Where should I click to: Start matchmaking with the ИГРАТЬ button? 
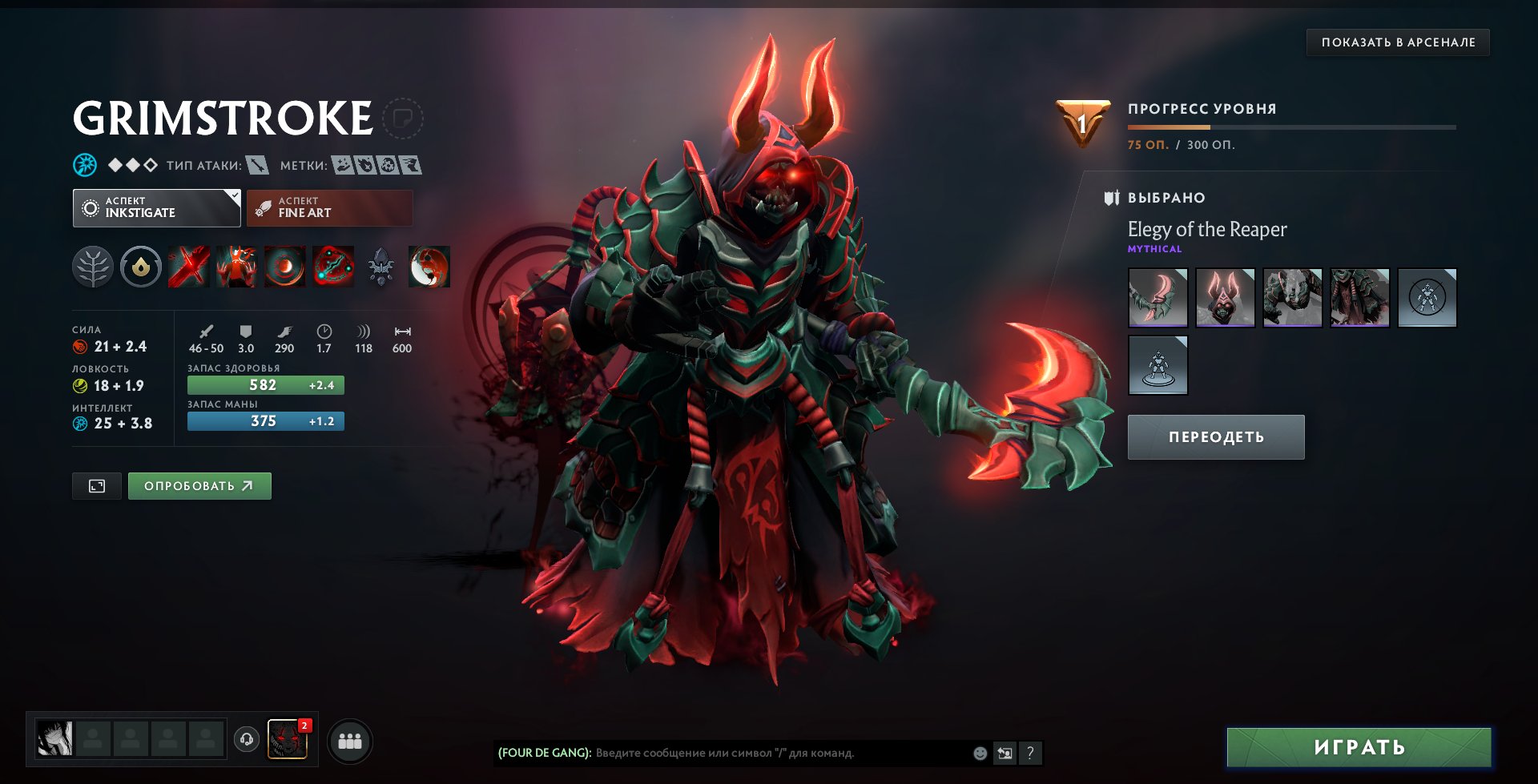click(x=1359, y=748)
